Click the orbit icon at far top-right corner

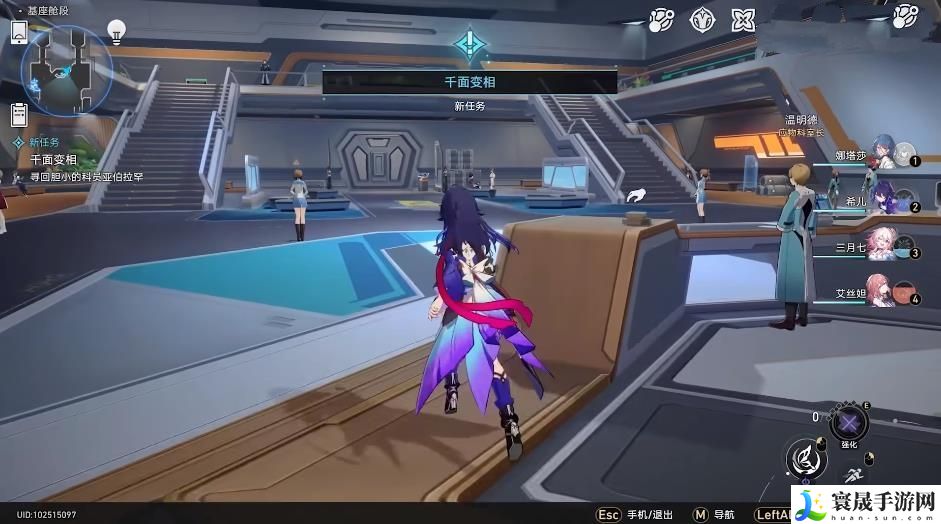tap(905, 15)
